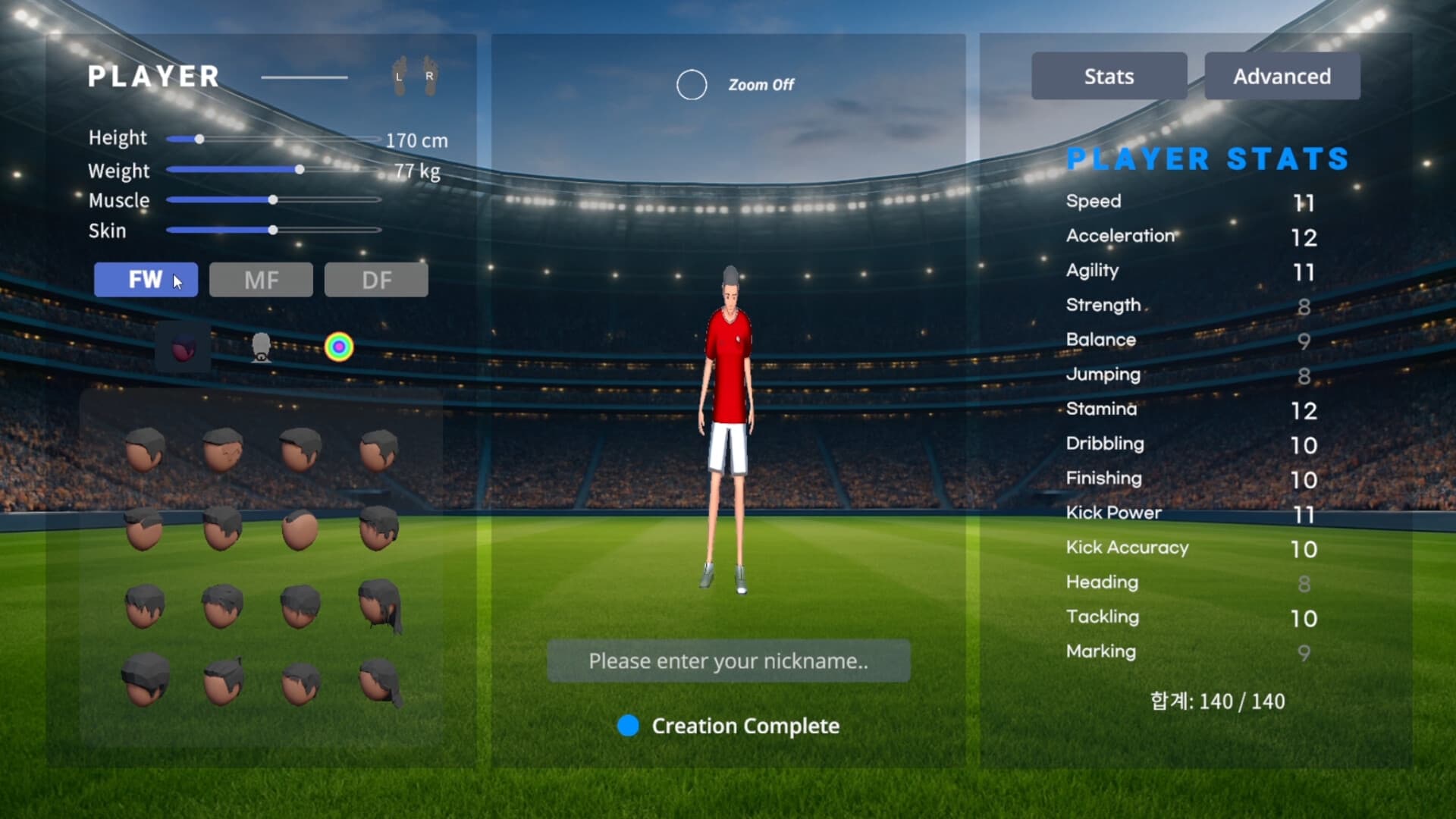
Task: Click the Creation Complete button
Action: coord(730,726)
